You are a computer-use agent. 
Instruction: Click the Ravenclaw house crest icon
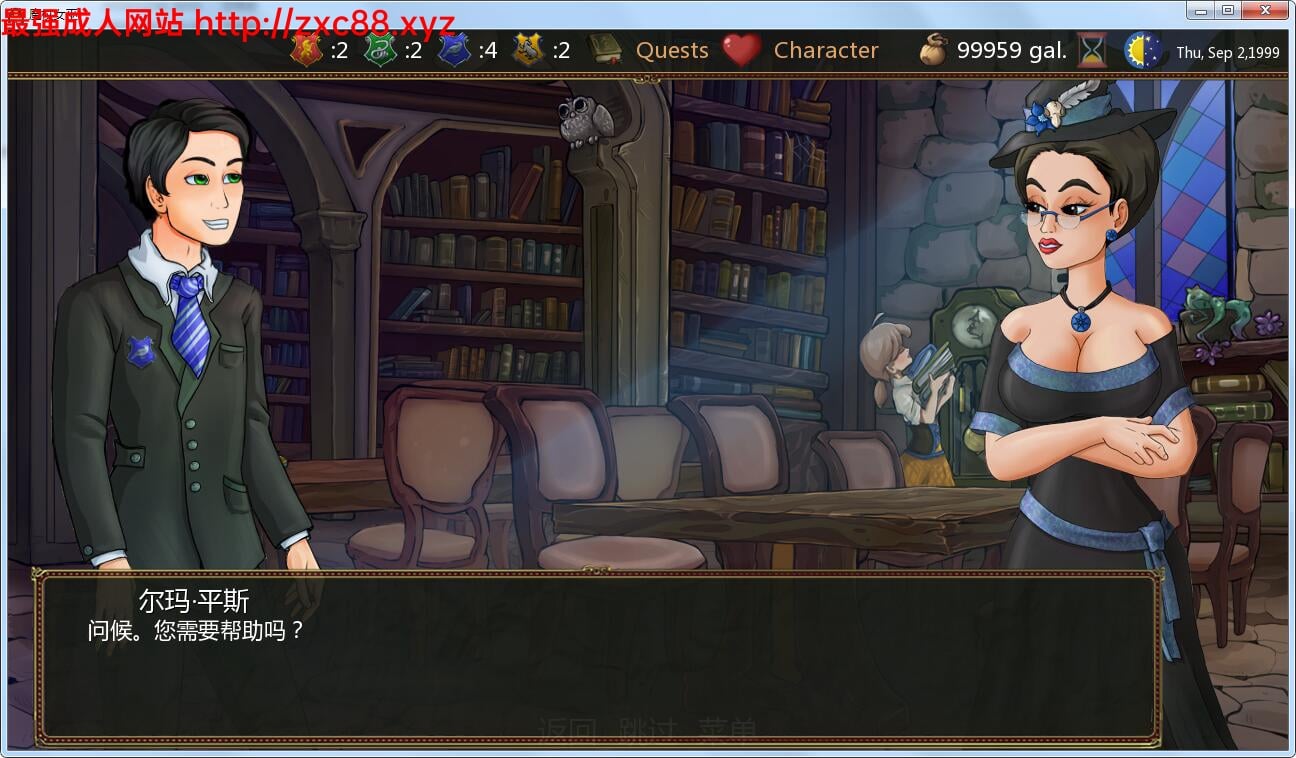(455, 50)
